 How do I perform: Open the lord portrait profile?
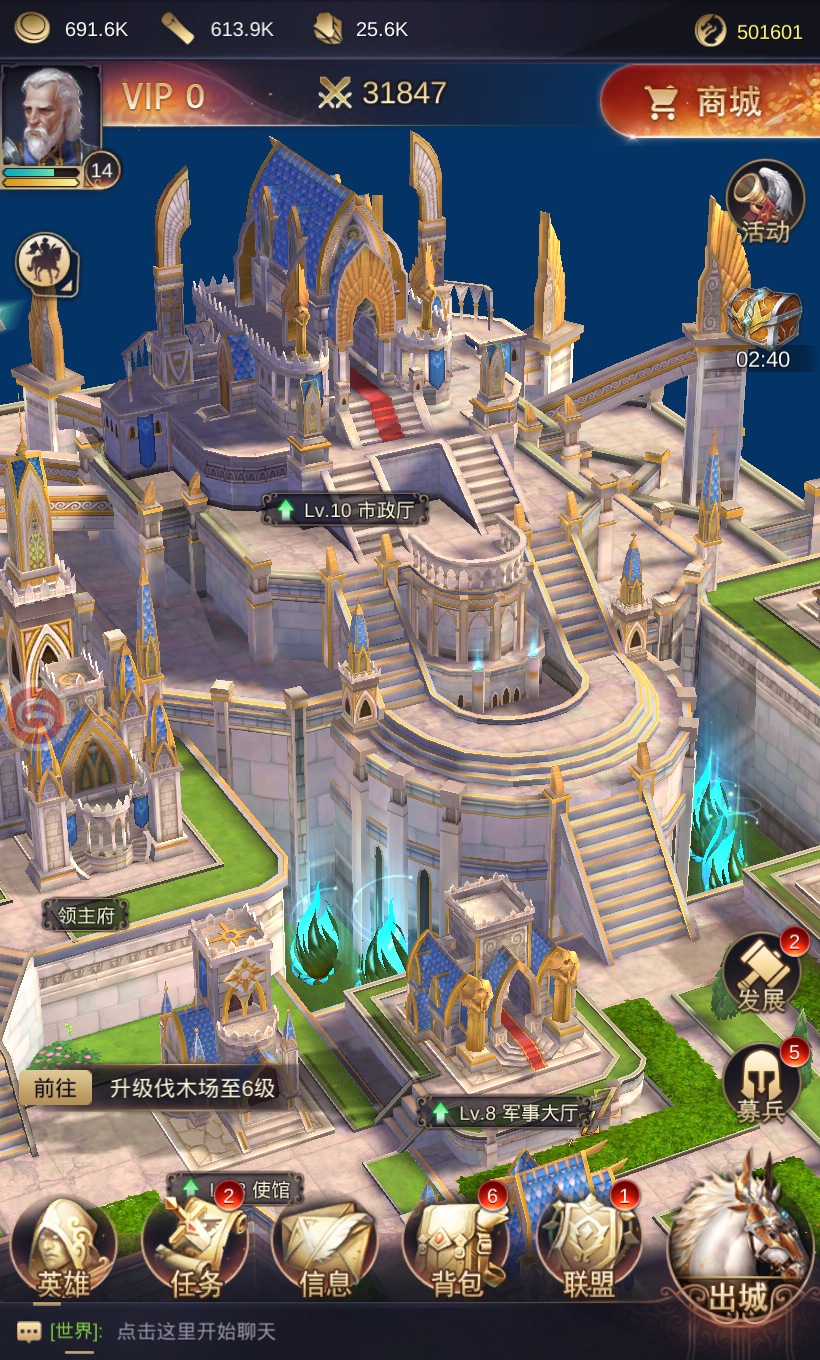click(51, 115)
